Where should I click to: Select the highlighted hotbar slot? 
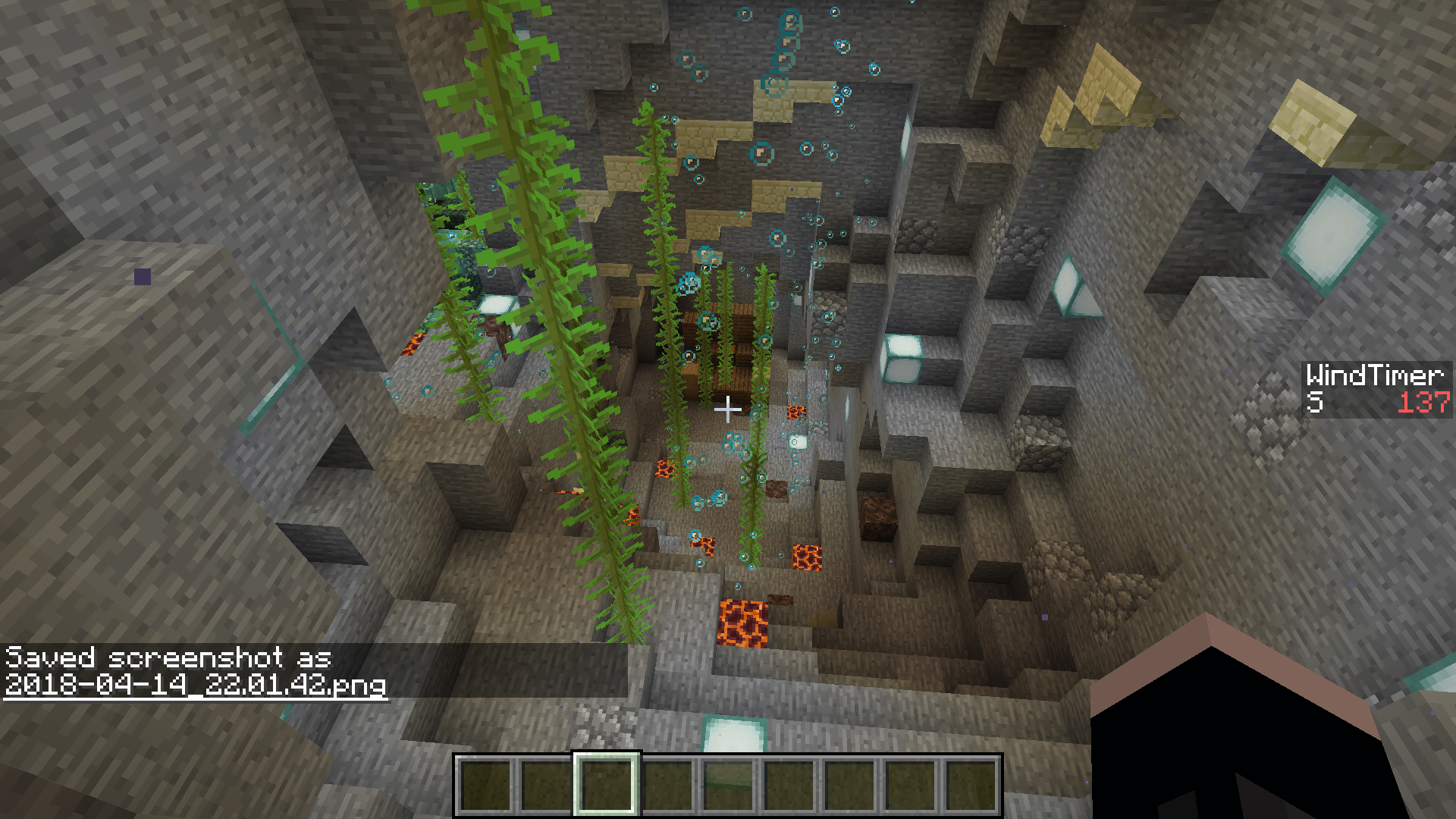(x=606, y=785)
